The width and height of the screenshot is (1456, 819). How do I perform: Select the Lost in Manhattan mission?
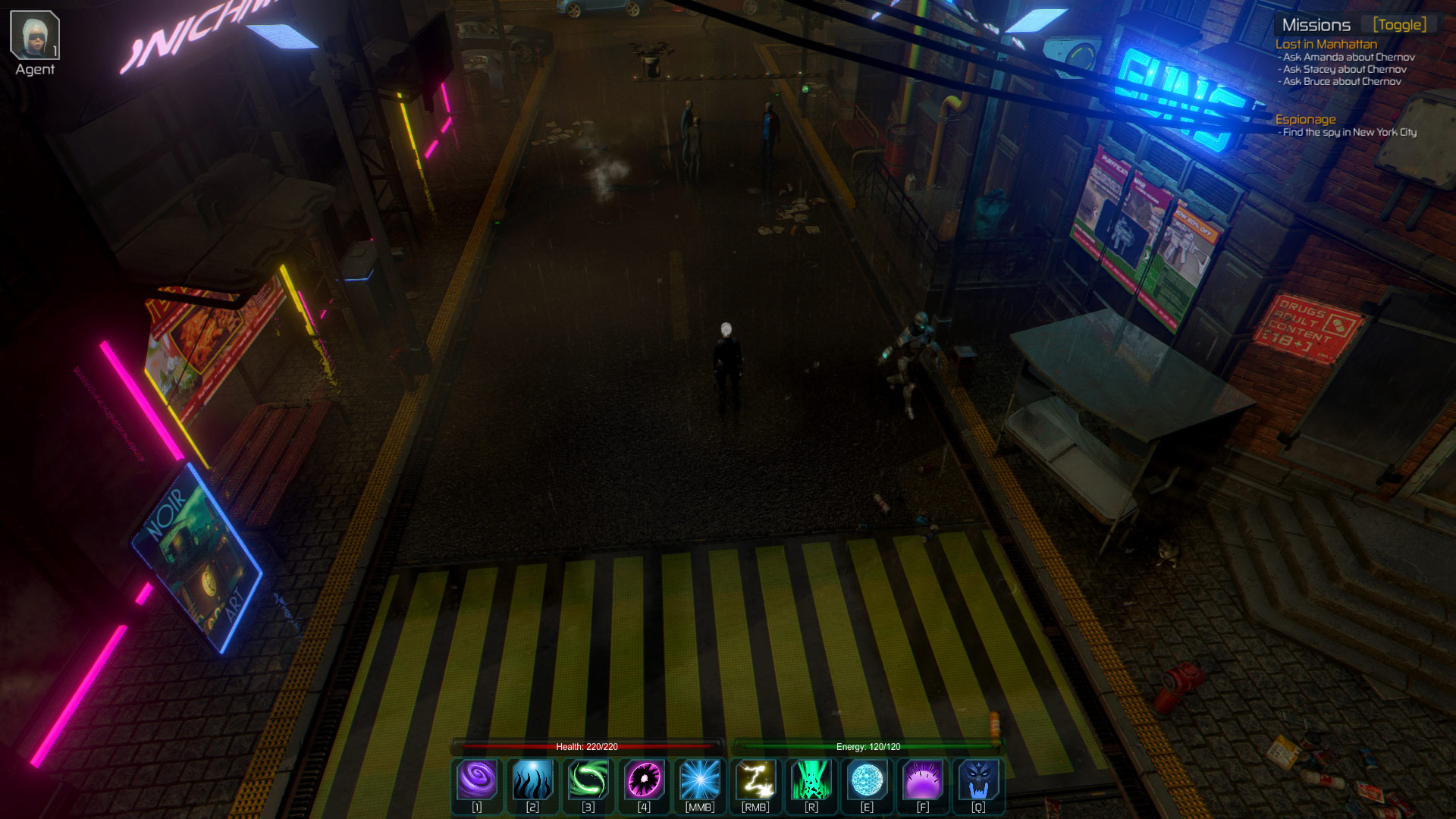point(1326,44)
